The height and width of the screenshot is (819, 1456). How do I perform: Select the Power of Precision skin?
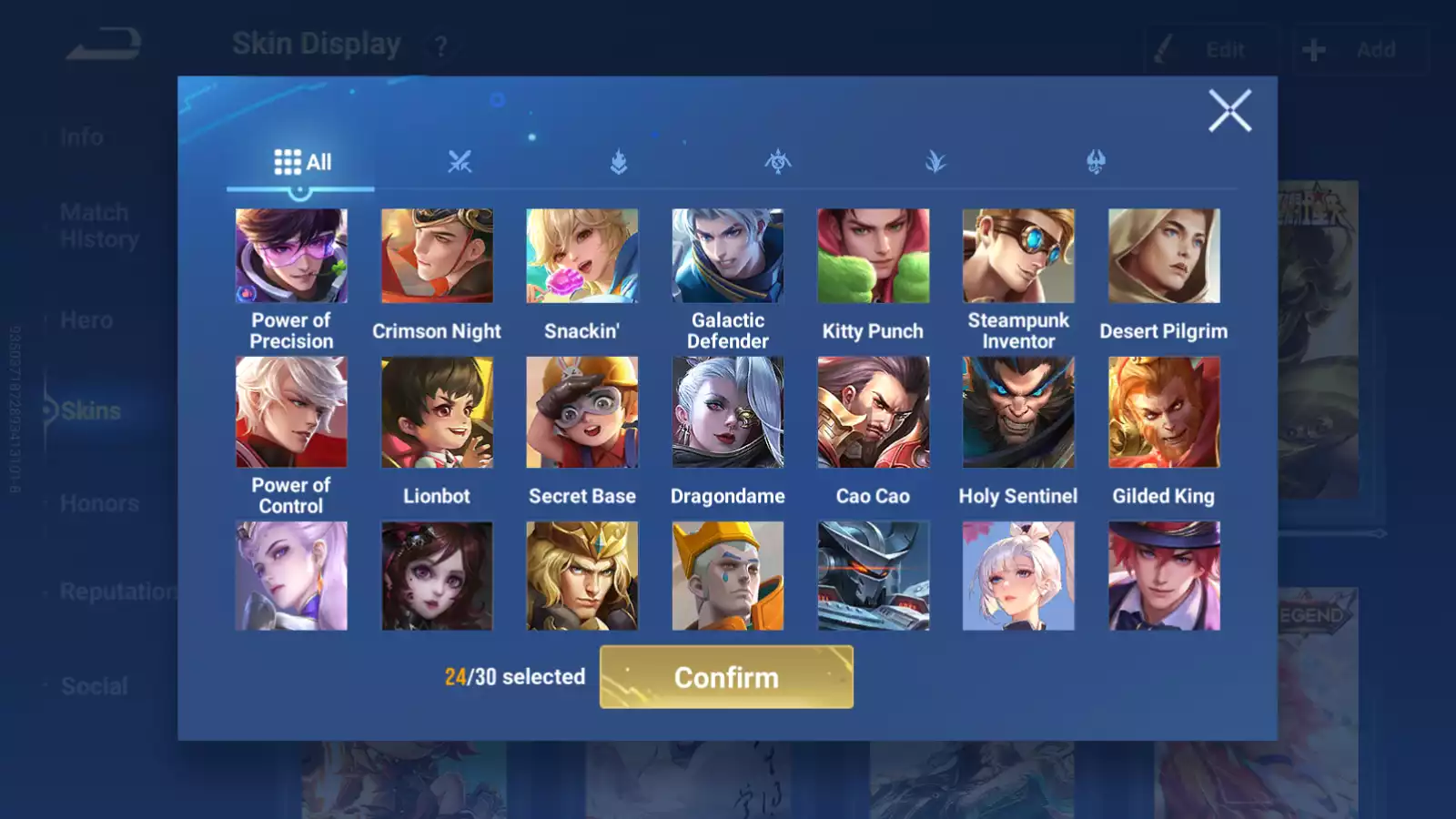pos(291,256)
